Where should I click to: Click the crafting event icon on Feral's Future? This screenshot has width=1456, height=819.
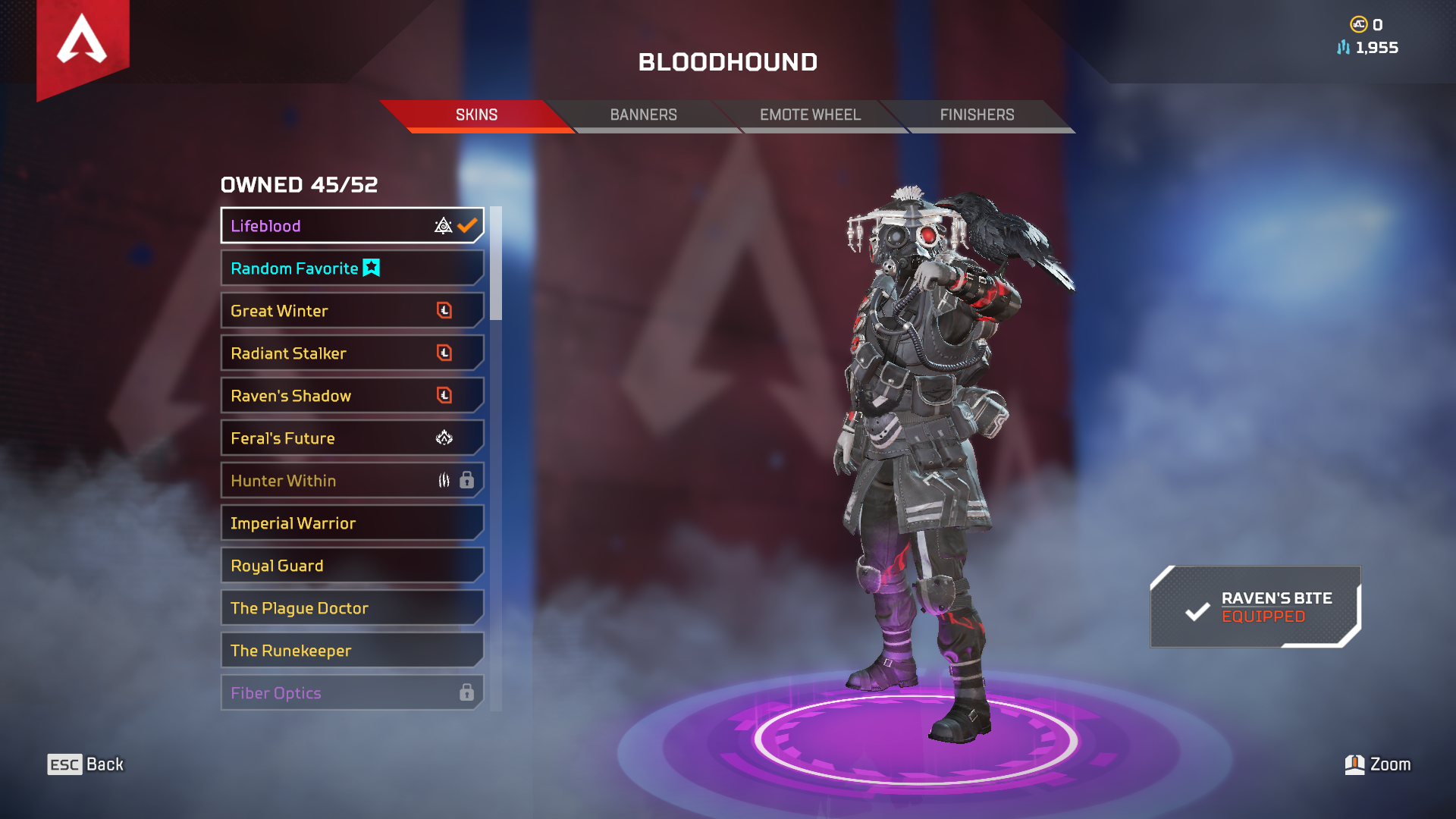point(445,438)
